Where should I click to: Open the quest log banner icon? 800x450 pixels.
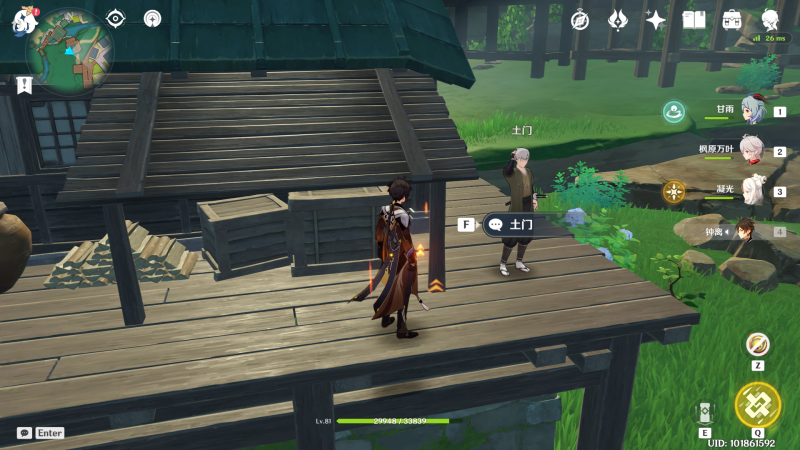point(24,85)
